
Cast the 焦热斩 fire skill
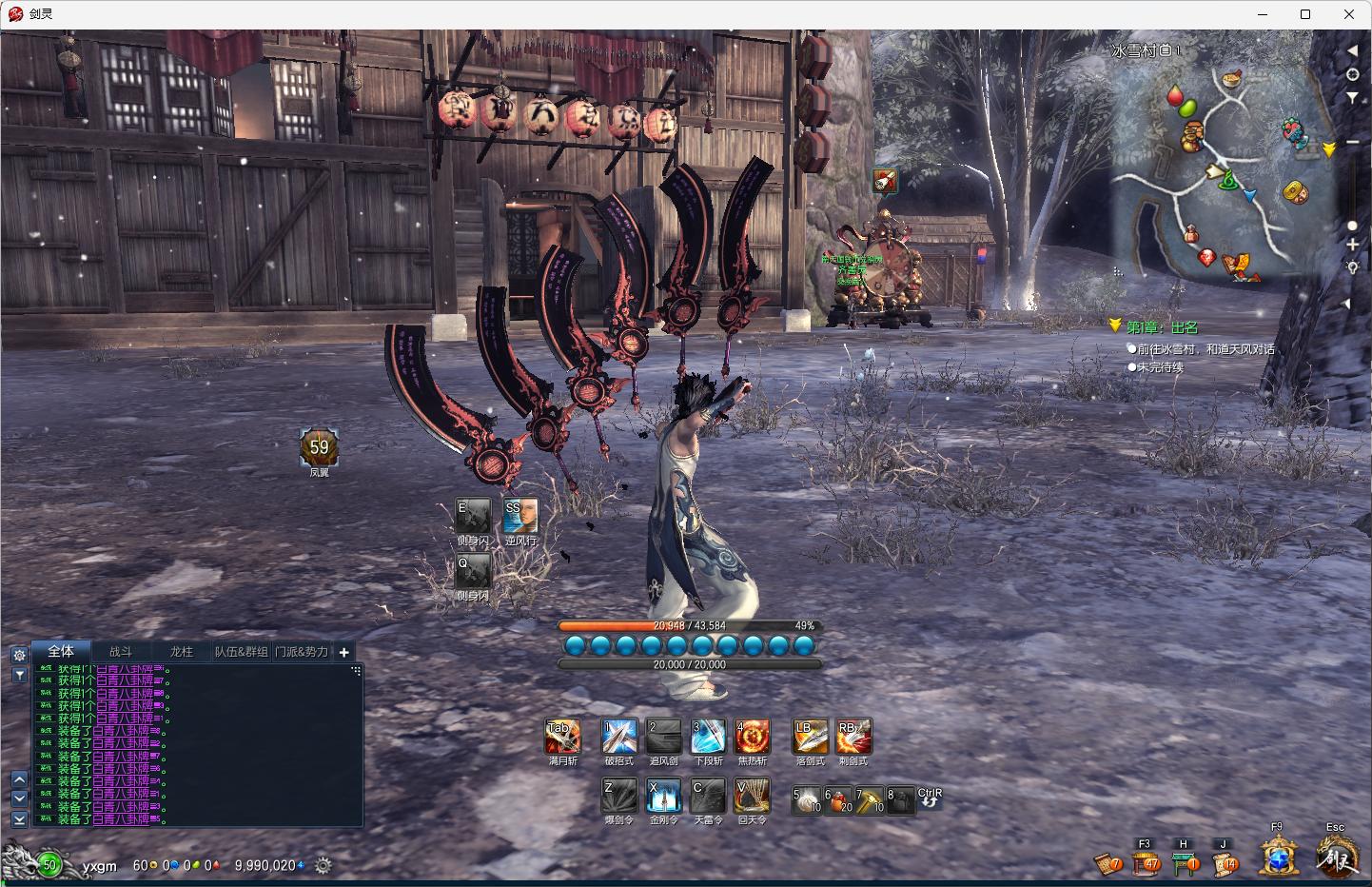(752, 737)
